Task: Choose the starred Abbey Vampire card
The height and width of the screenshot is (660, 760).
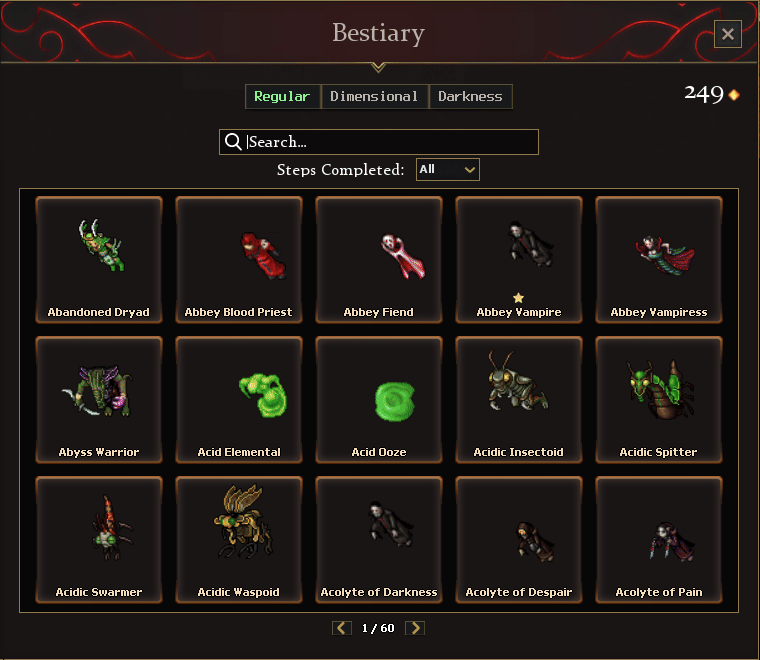Action: tap(519, 259)
